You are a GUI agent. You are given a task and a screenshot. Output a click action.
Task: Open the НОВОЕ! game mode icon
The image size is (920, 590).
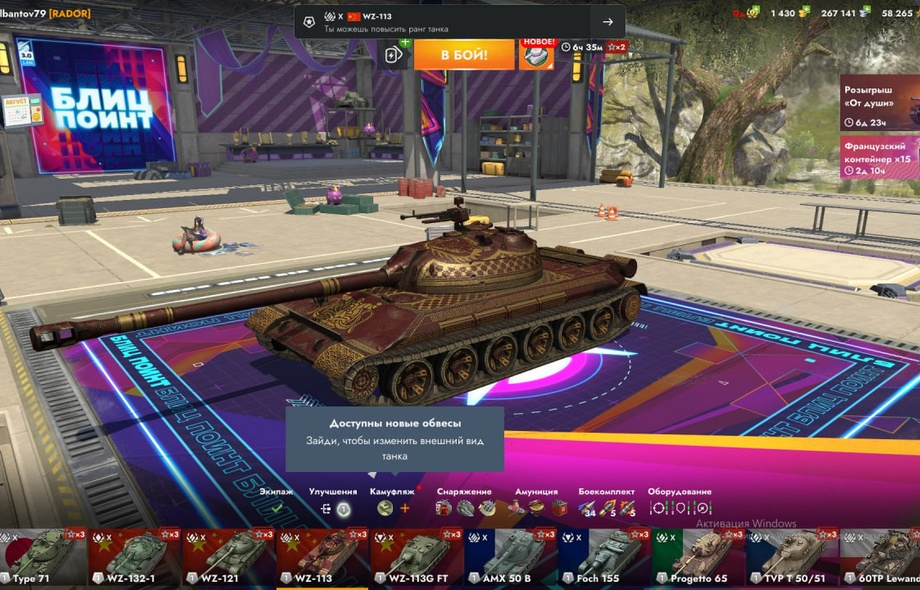pyautogui.click(x=537, y=55)
